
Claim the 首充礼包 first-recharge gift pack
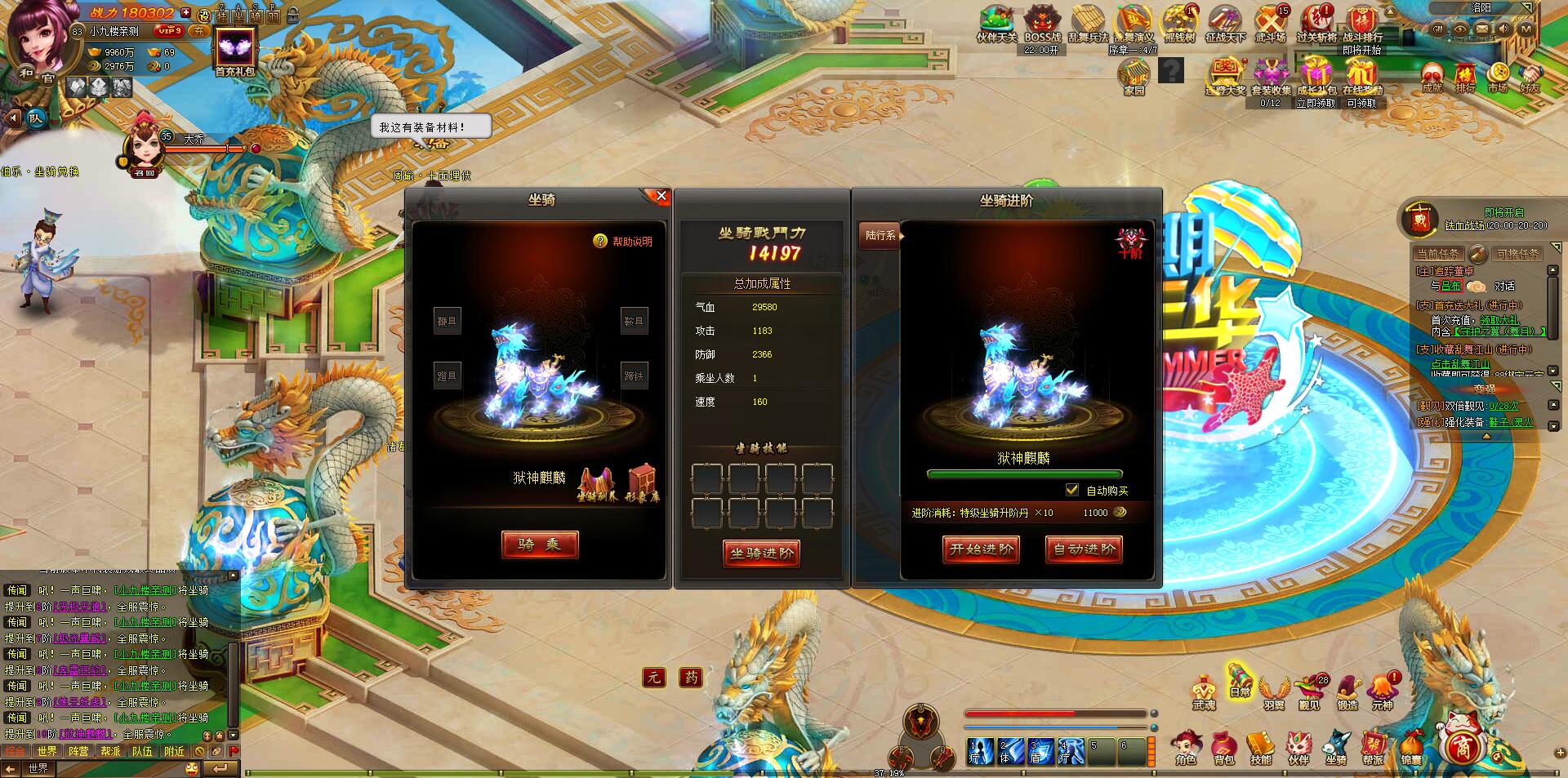(235, 51)
